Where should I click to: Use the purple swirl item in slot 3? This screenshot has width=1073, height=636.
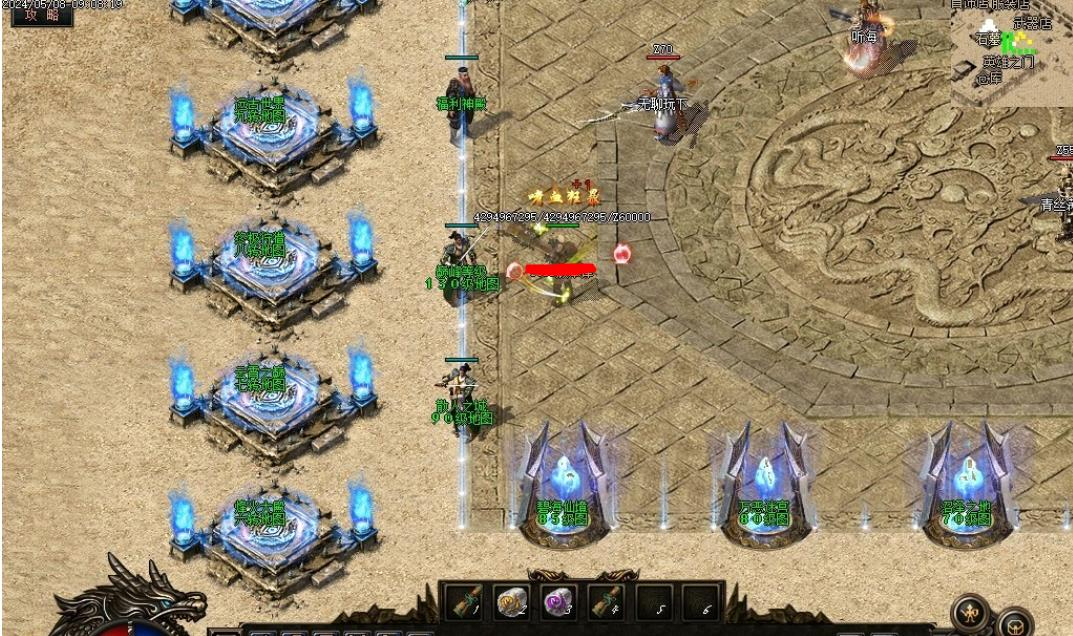coord(559,602)
